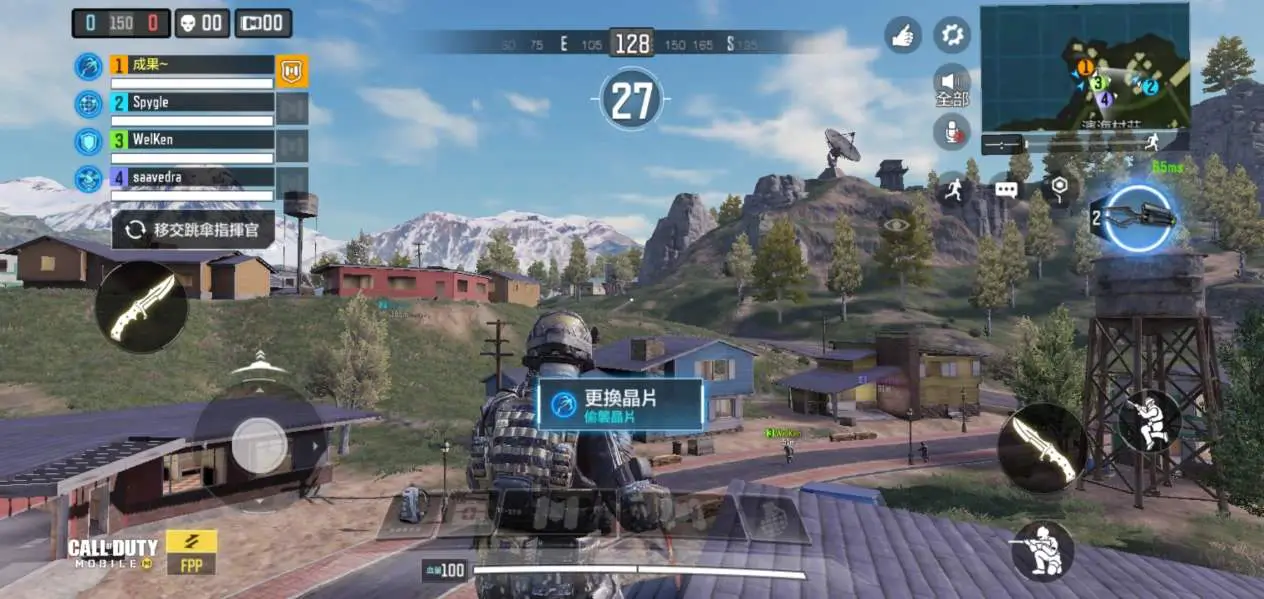Toggle the speaker voice channel button
Viewport: 1264px width, 599px height.
(x=952, y=82)
